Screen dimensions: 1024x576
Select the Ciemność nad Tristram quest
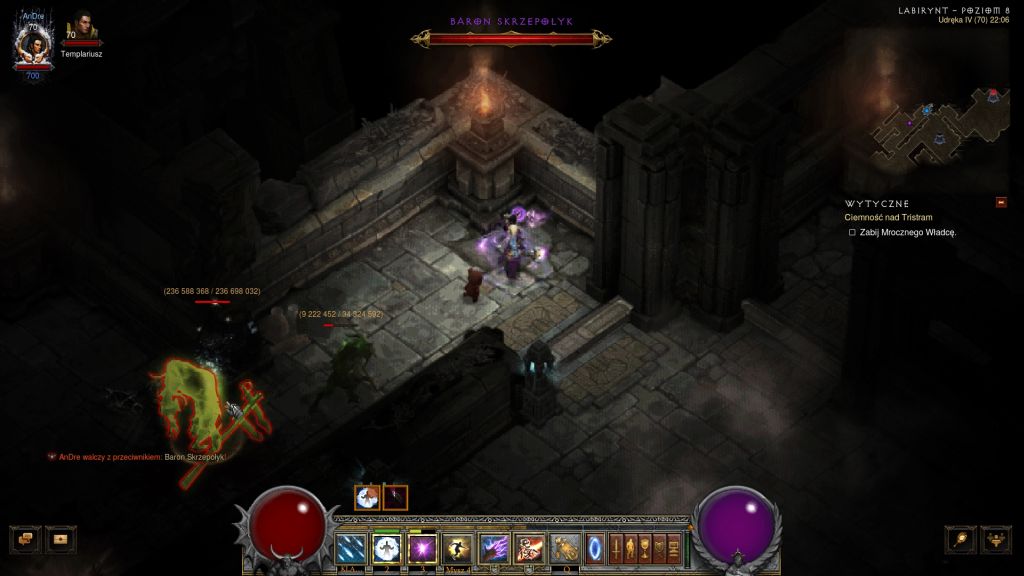(888, 217)
